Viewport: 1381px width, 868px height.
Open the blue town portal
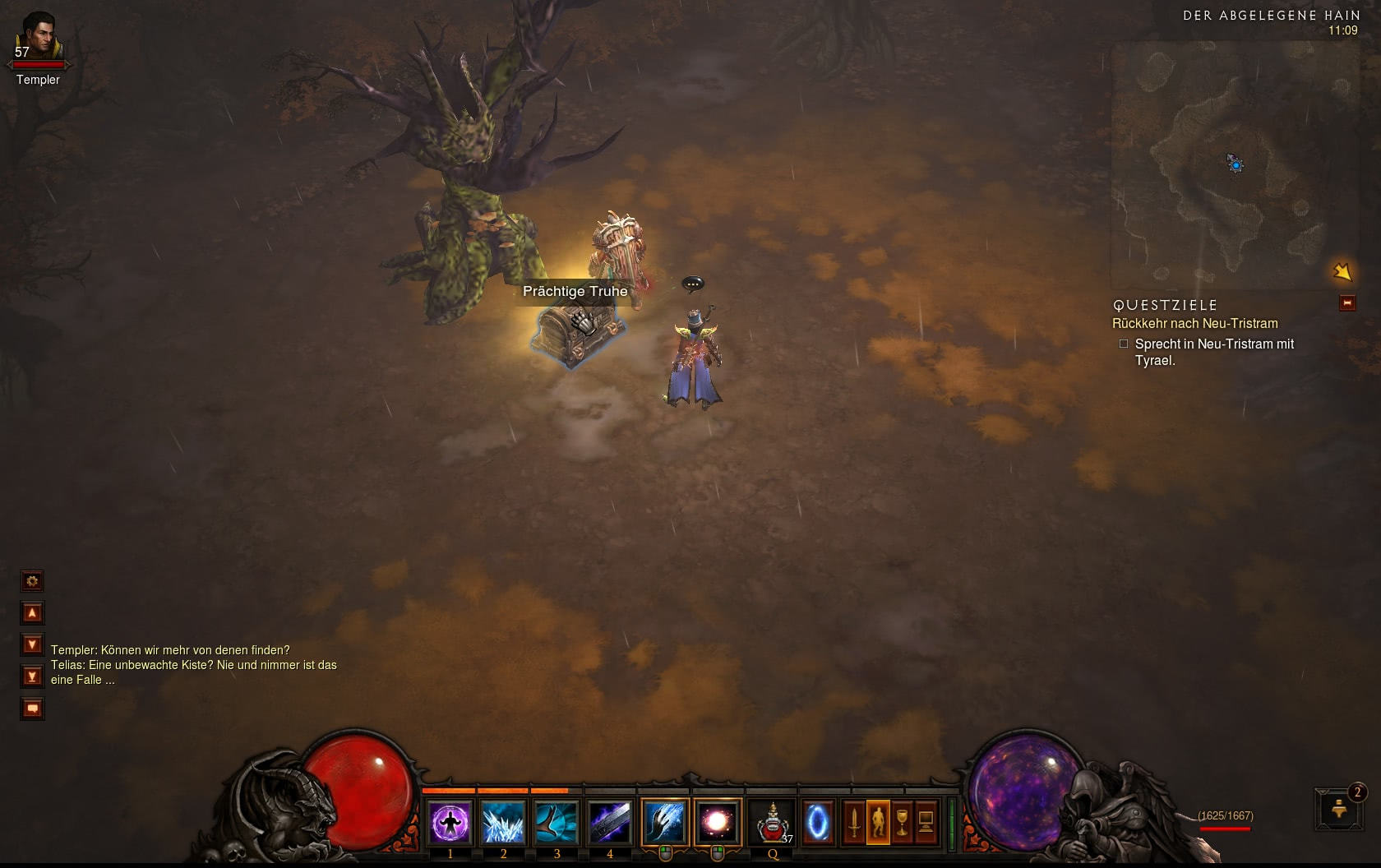[817, 822]
